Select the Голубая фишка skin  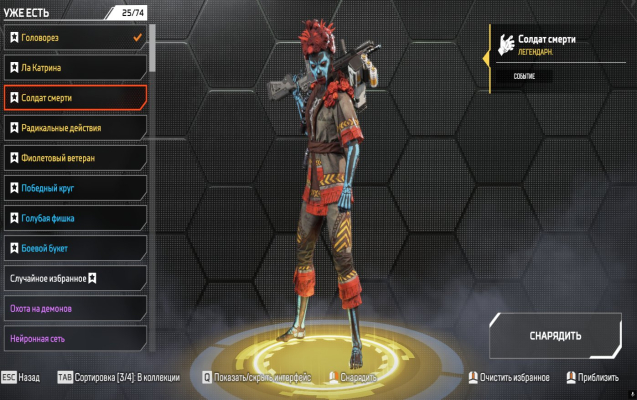tap(74, 218)
